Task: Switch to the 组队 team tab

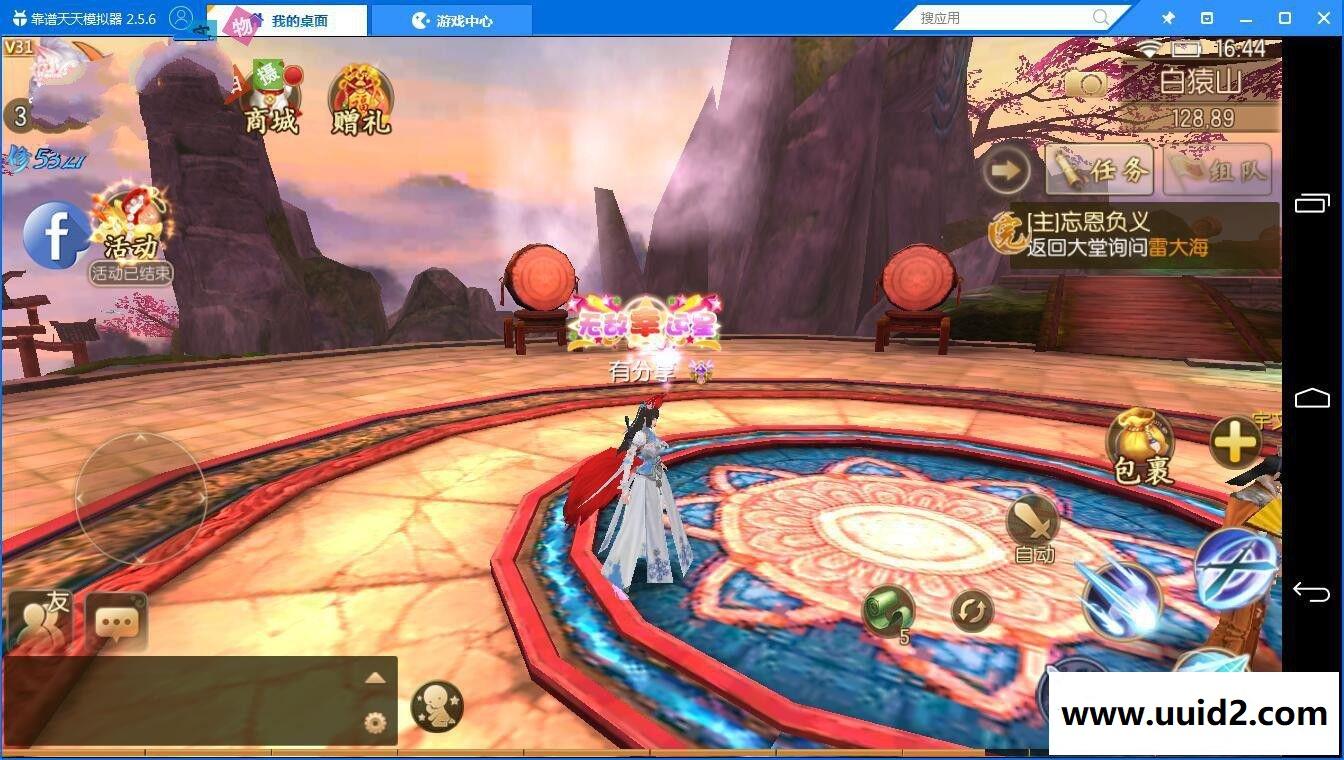Action: click(1218, 170)
